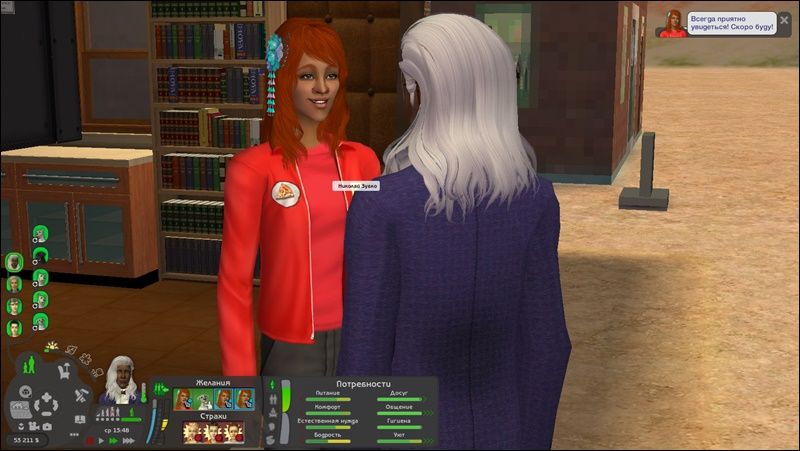This screenshot has width=800, height=451.
Task: Click the camera rotation control ring
Action: pyautogui.click(x=47, y=405)
